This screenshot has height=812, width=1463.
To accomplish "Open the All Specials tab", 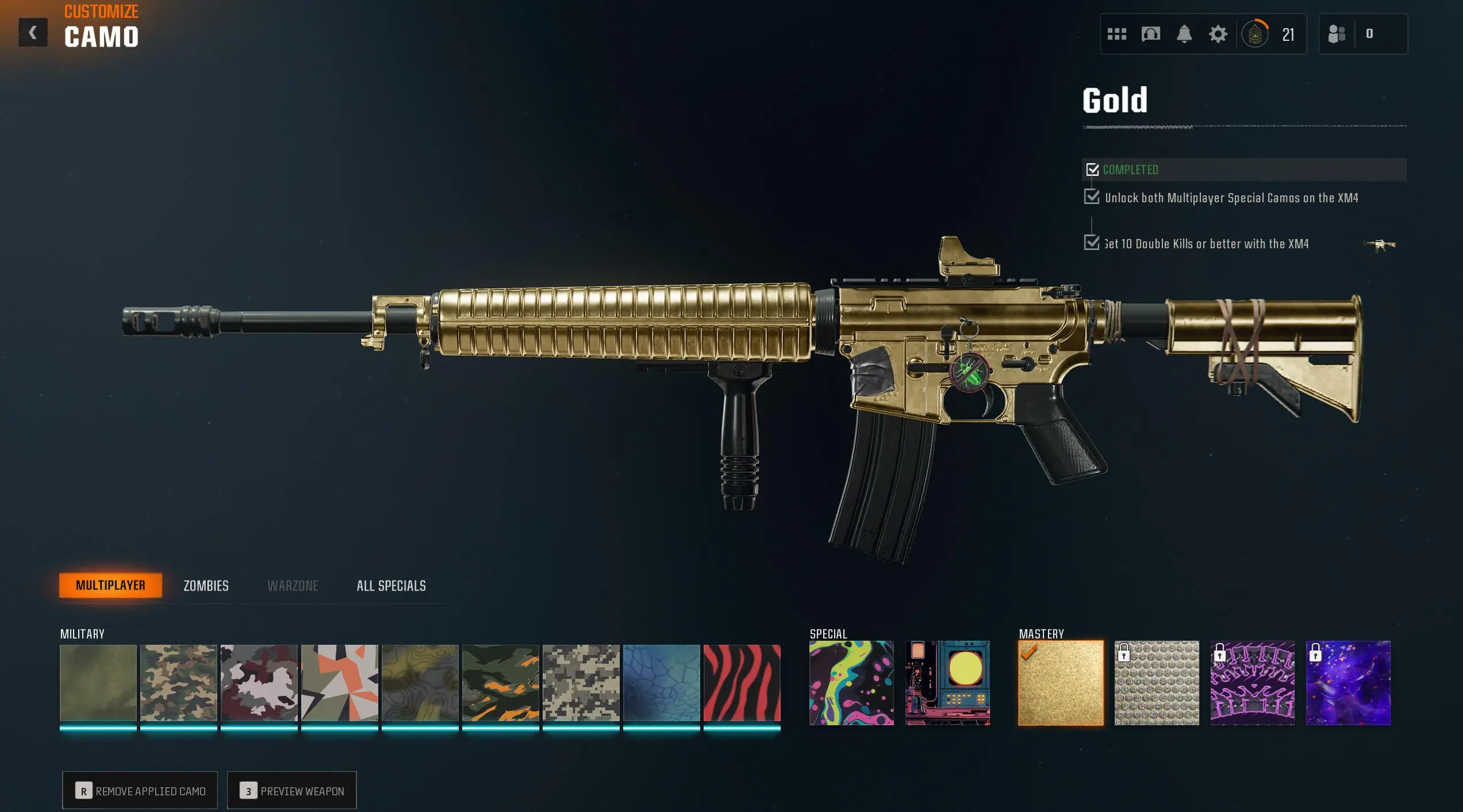I will click(390, 586).
